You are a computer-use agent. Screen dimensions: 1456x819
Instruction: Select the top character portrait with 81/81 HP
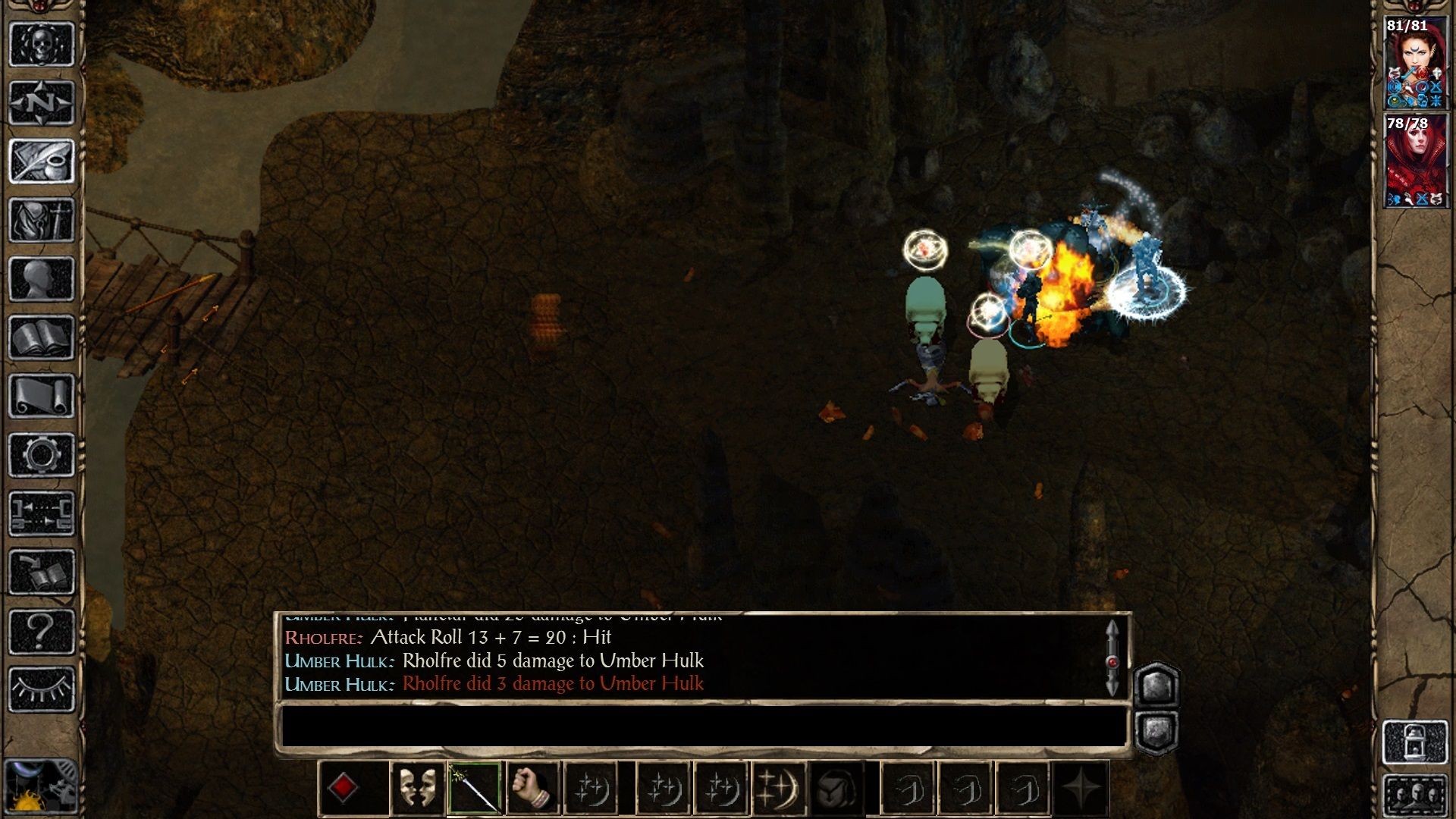click(1416, 64)
